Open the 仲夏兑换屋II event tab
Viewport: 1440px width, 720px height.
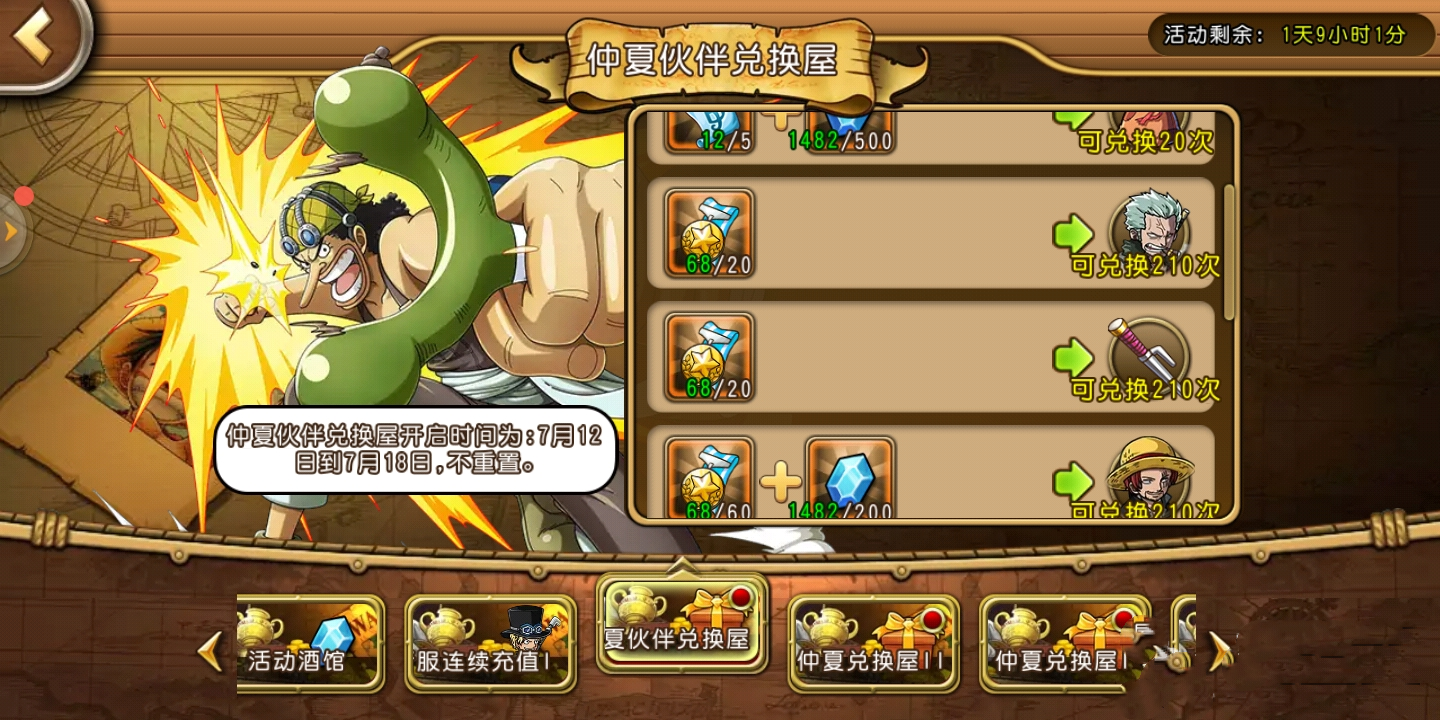coord(873,643)
